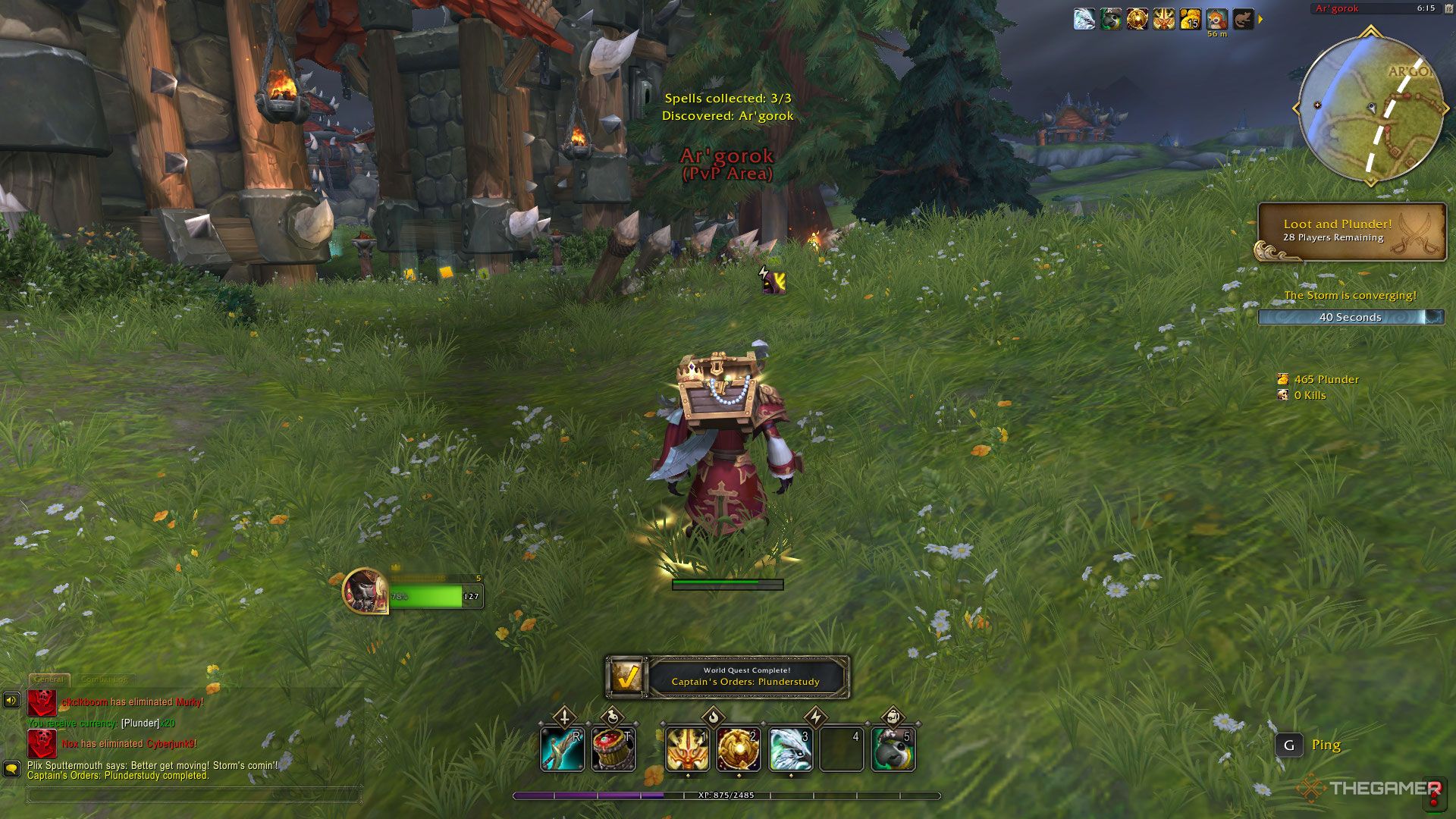
Task: Expand the buff bar with yellow arrow
Action: click(1260, 19)
